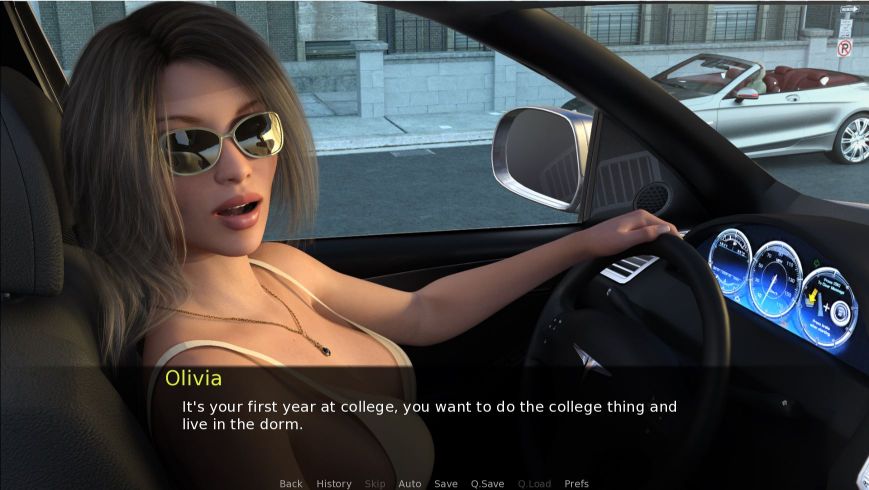Open the dialogue History log
Screen dimensions: 869x490
(x=334, y=484)
